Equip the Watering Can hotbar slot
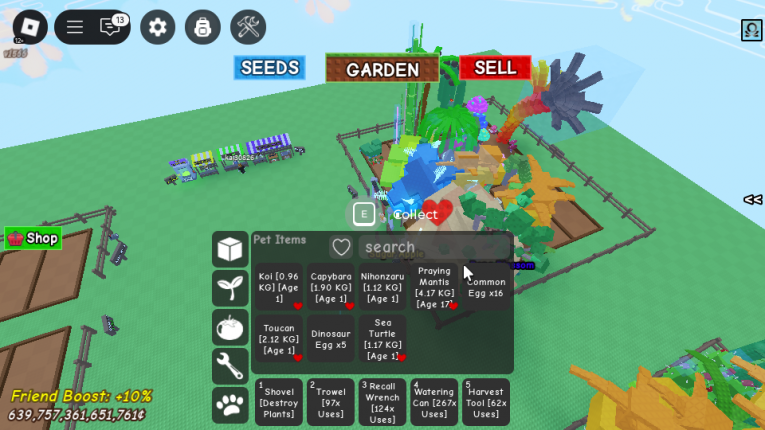Image resolution: width=765 pixels, height=430 pixels. [x=434, y=402]
